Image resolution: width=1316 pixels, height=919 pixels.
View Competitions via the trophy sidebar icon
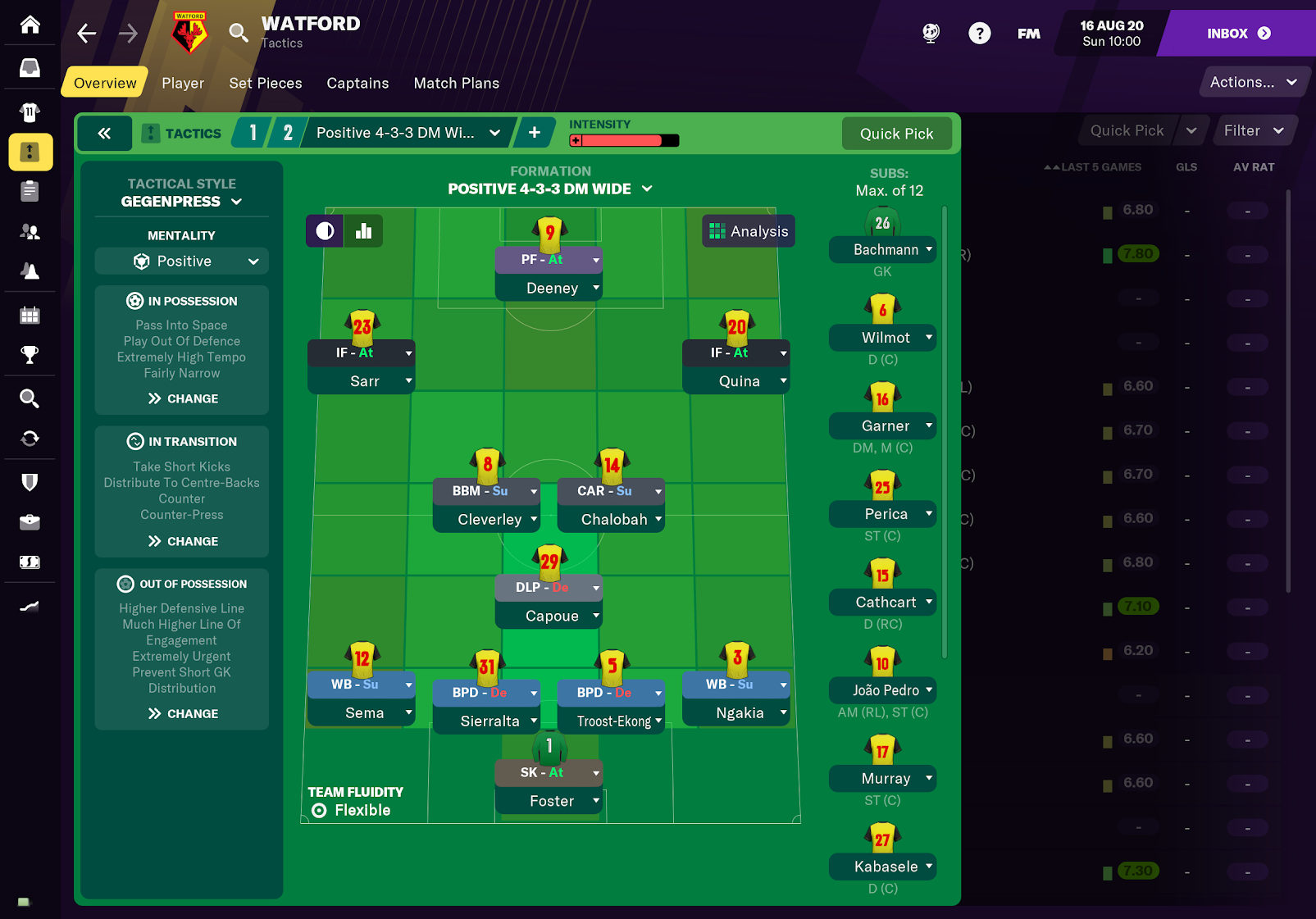[x=30, y=354]
